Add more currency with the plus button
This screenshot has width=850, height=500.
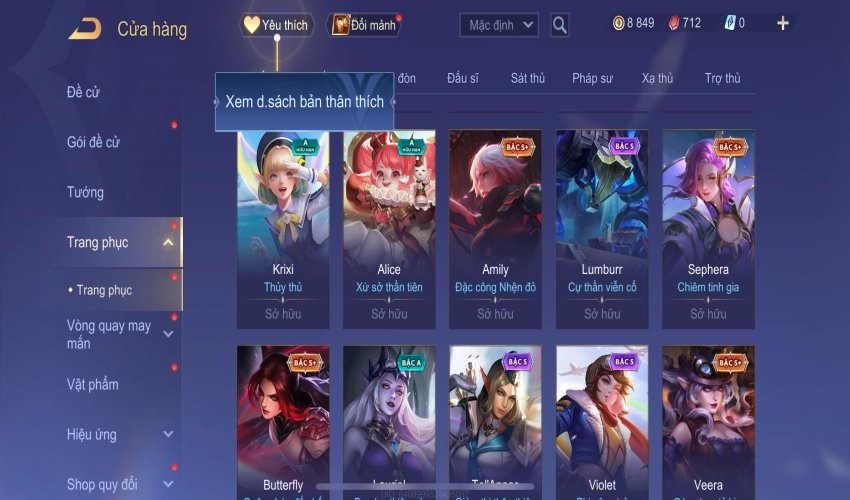pos(782,24)
